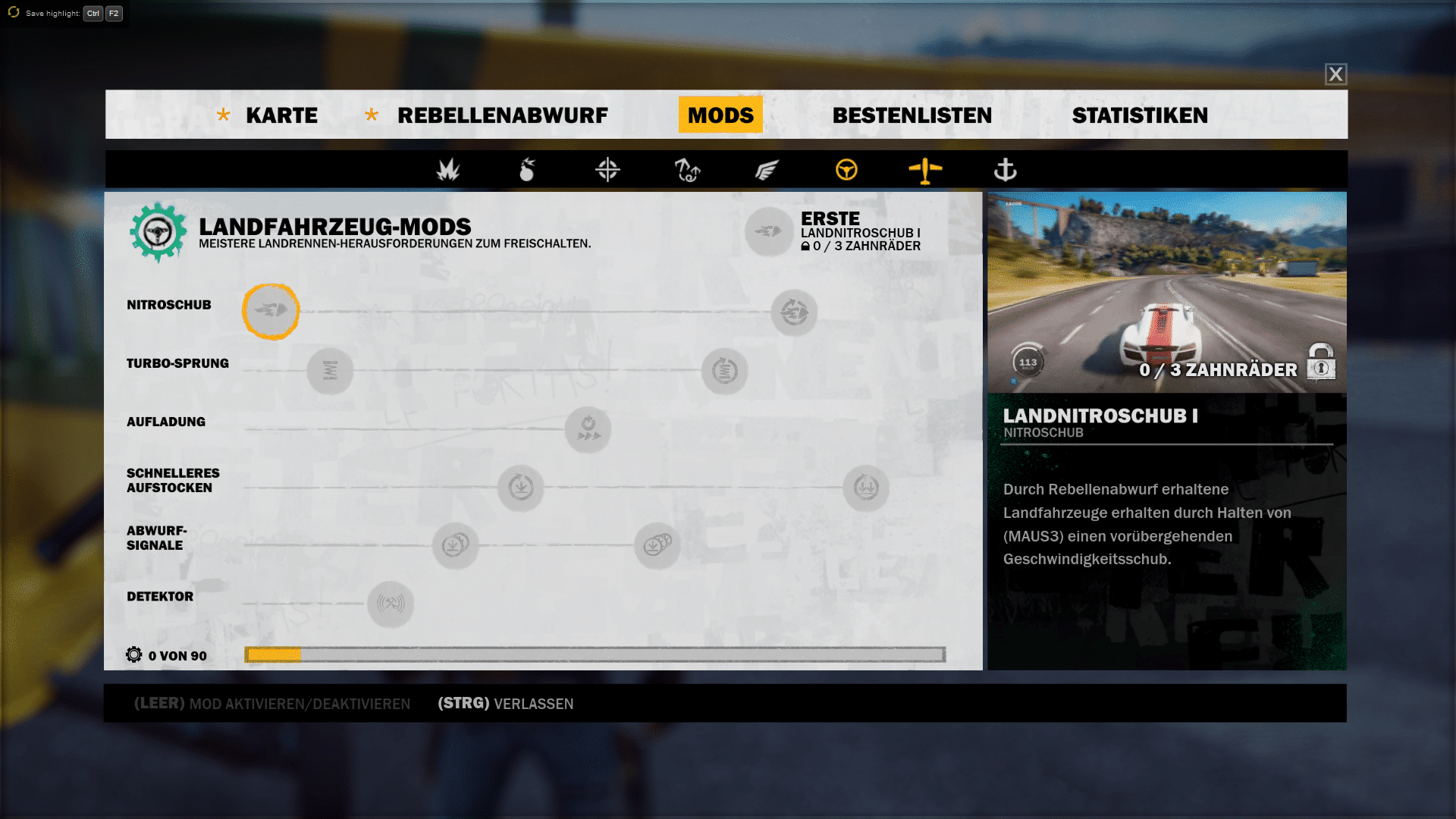Pick the first Schnelleres Aufstocken node
Screen dimensions: 1456x819
pyautogui.click(x=521, y=488)
